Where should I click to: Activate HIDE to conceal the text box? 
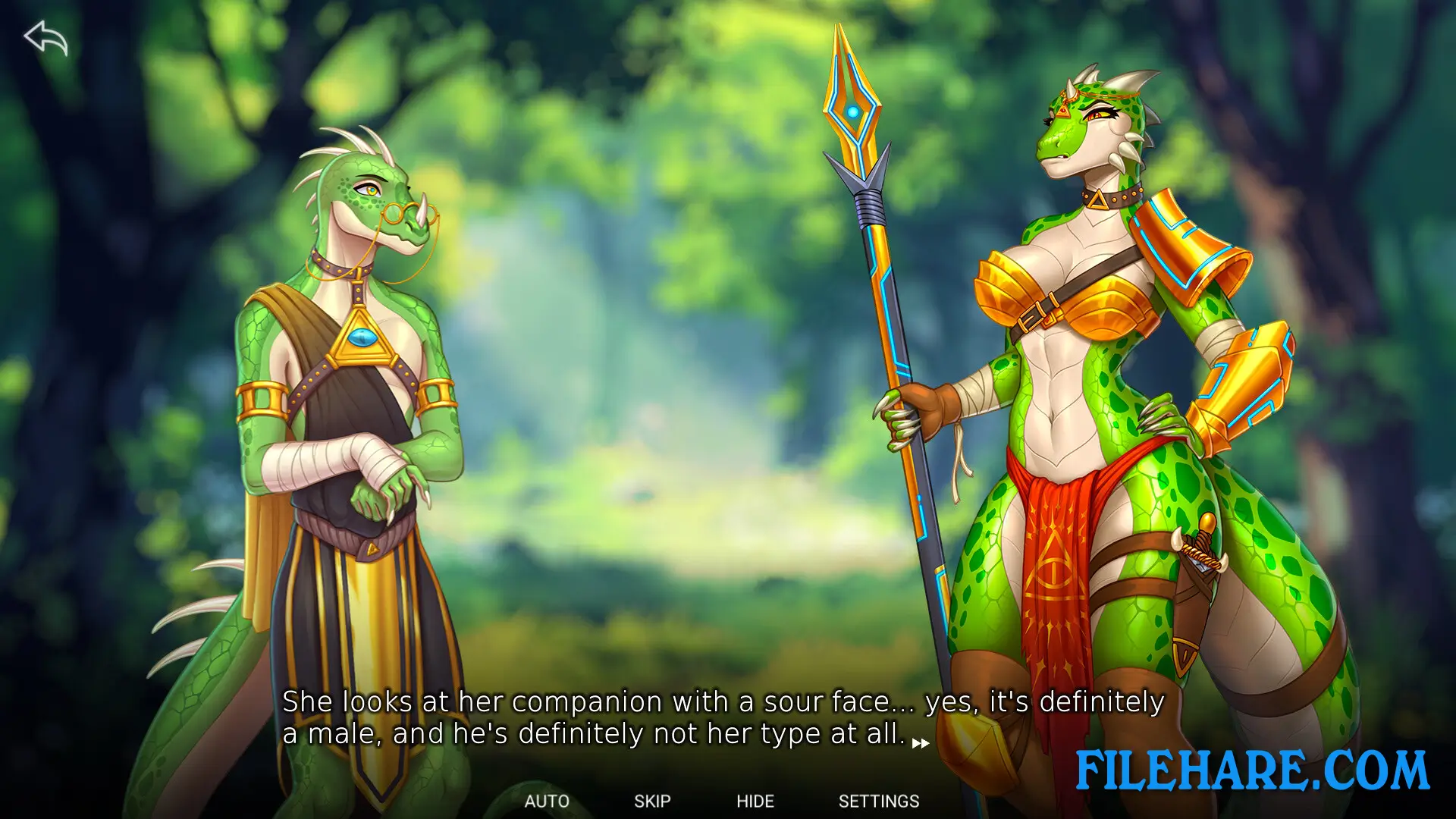coord(755,801)
